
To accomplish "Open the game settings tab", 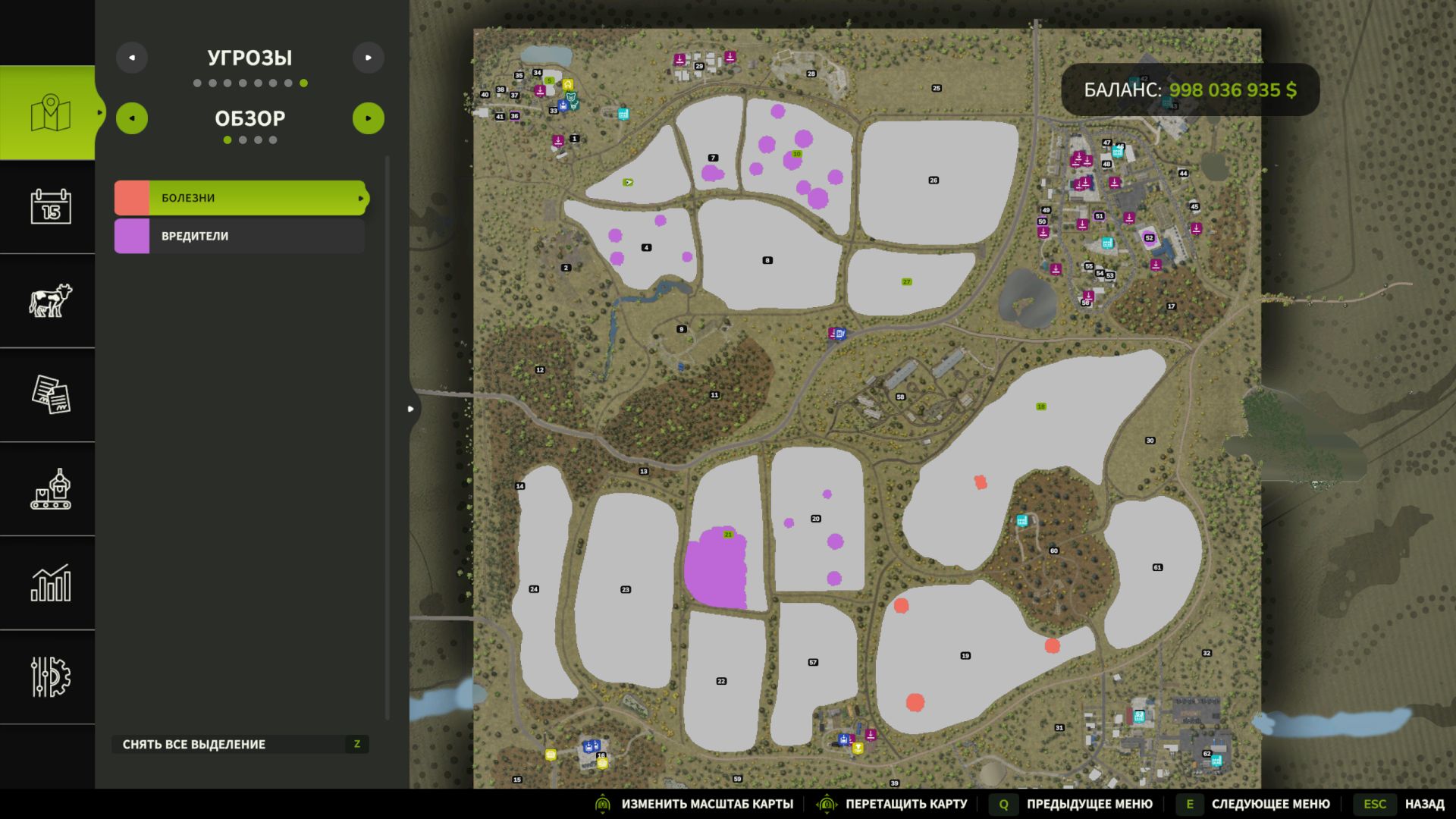I will [50, 676].
